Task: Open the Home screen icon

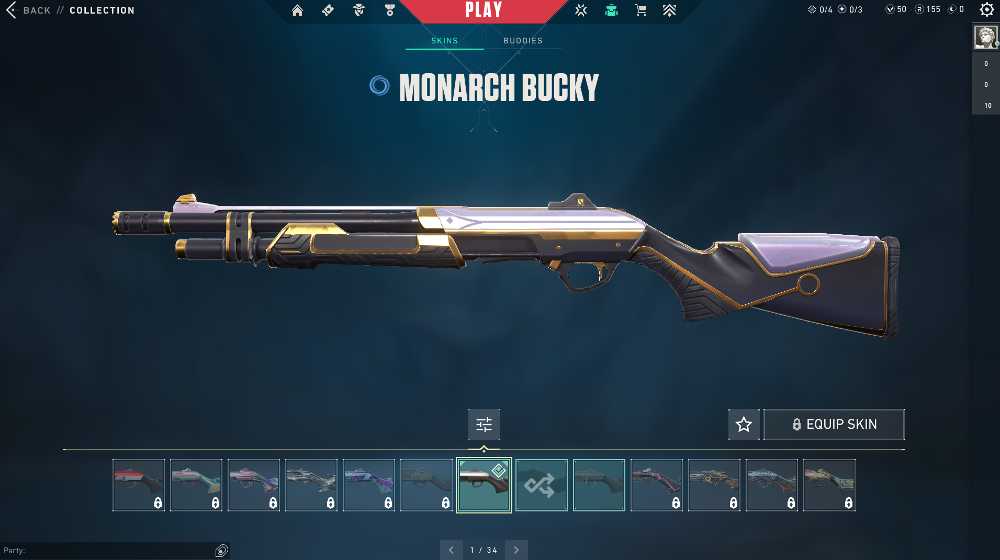Action: (x=297, y=10)
